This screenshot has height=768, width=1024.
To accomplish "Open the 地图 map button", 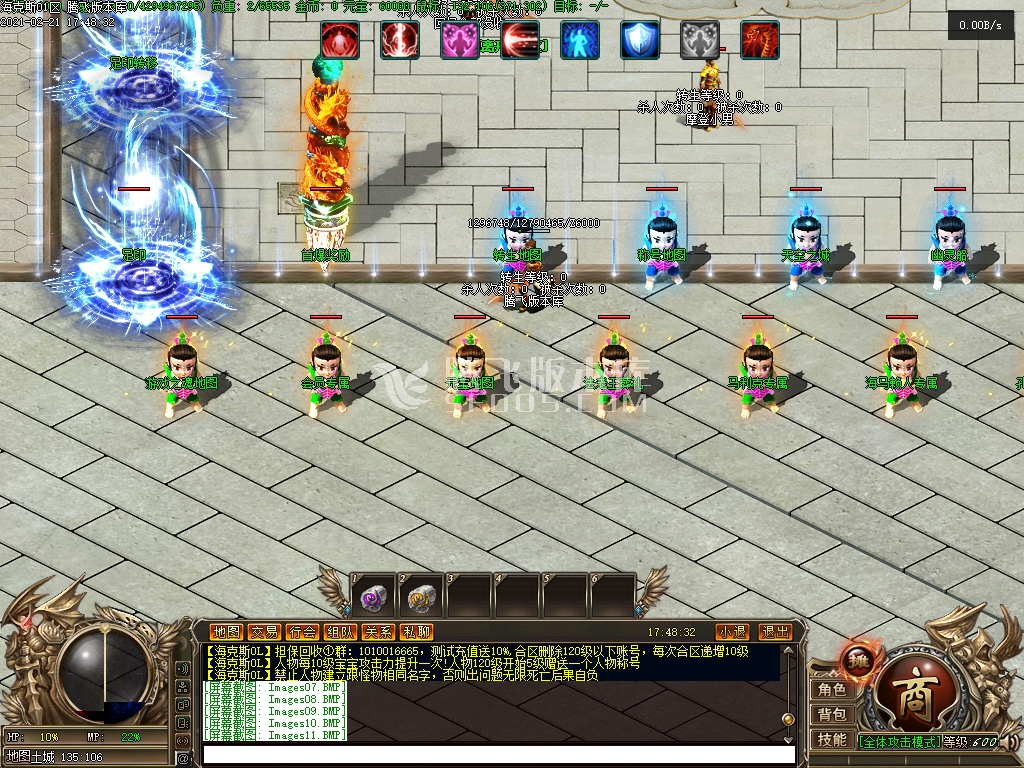I will click(x=226, y=632).
